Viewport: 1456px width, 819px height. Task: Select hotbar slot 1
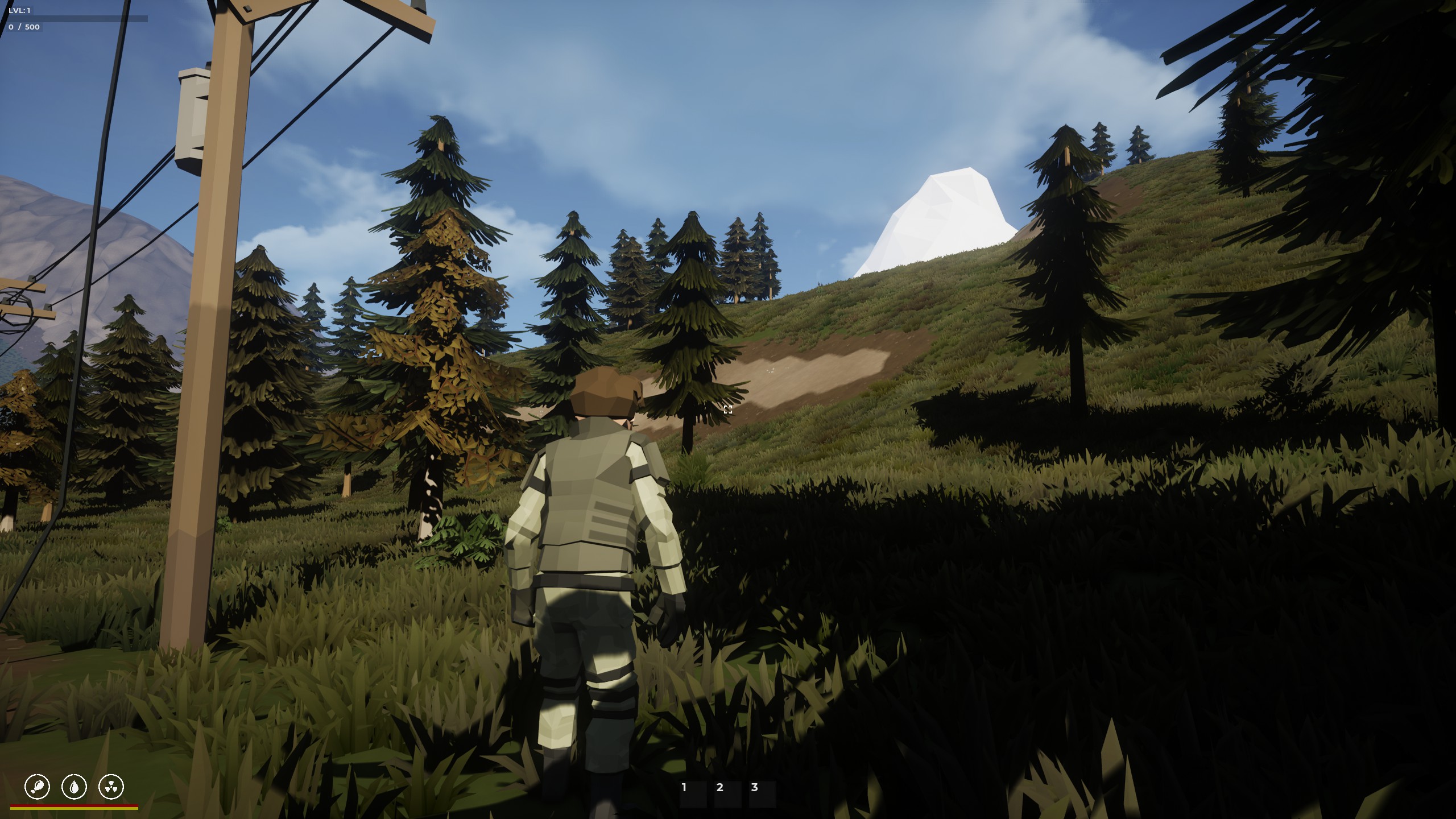point(692,794)
